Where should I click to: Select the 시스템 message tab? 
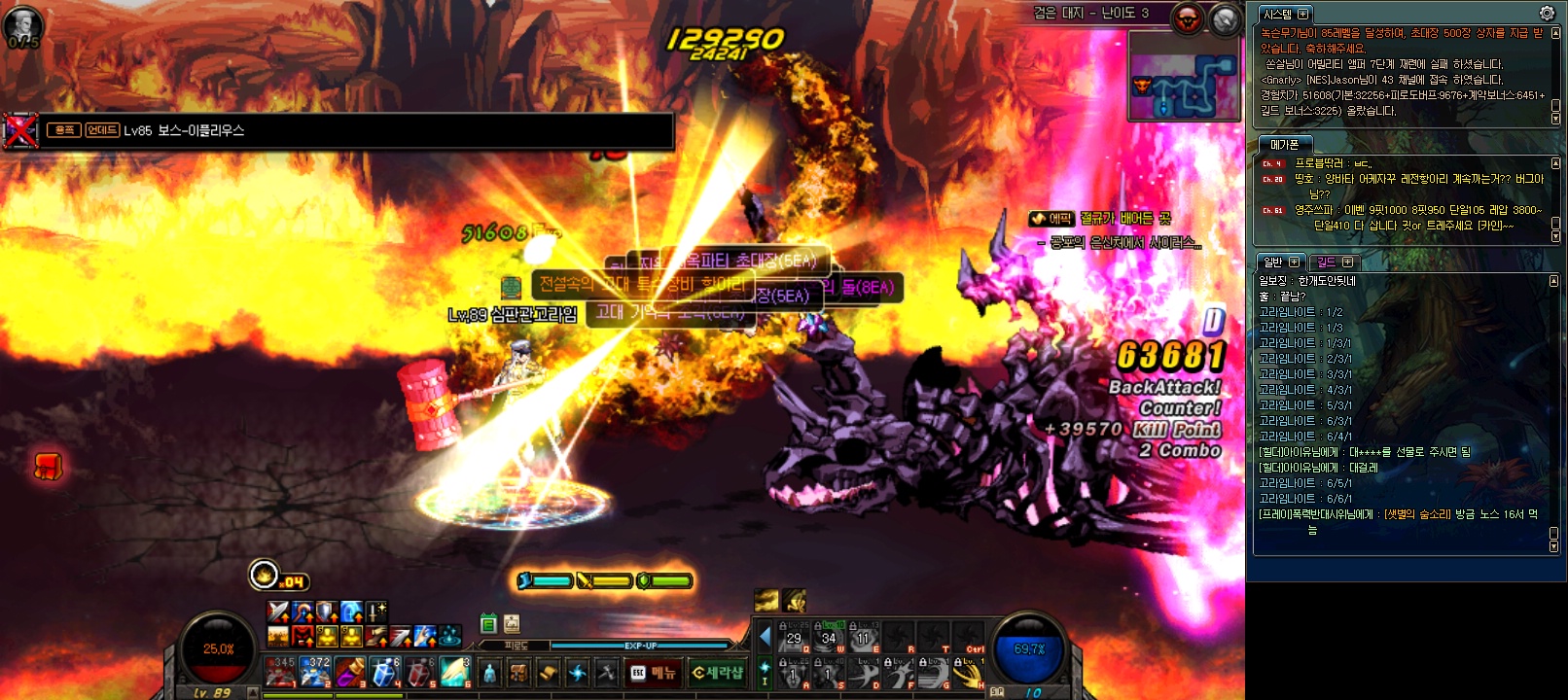(1285, 14)
